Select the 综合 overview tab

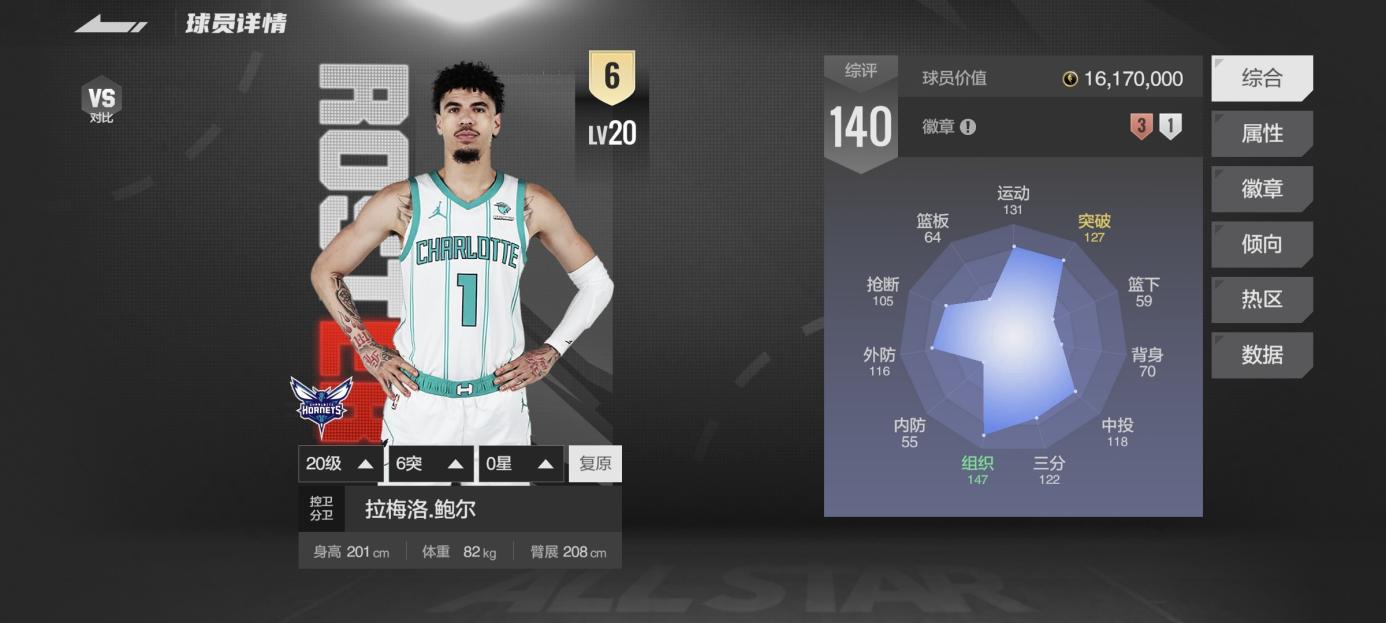tap(1261, 79)
